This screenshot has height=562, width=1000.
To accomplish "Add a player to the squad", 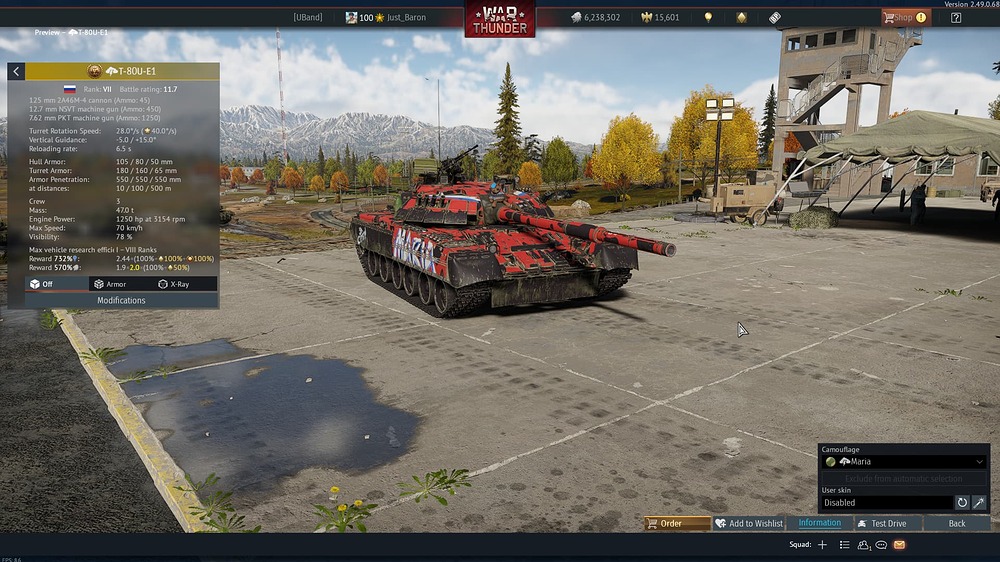I will [x=822, y=545].
